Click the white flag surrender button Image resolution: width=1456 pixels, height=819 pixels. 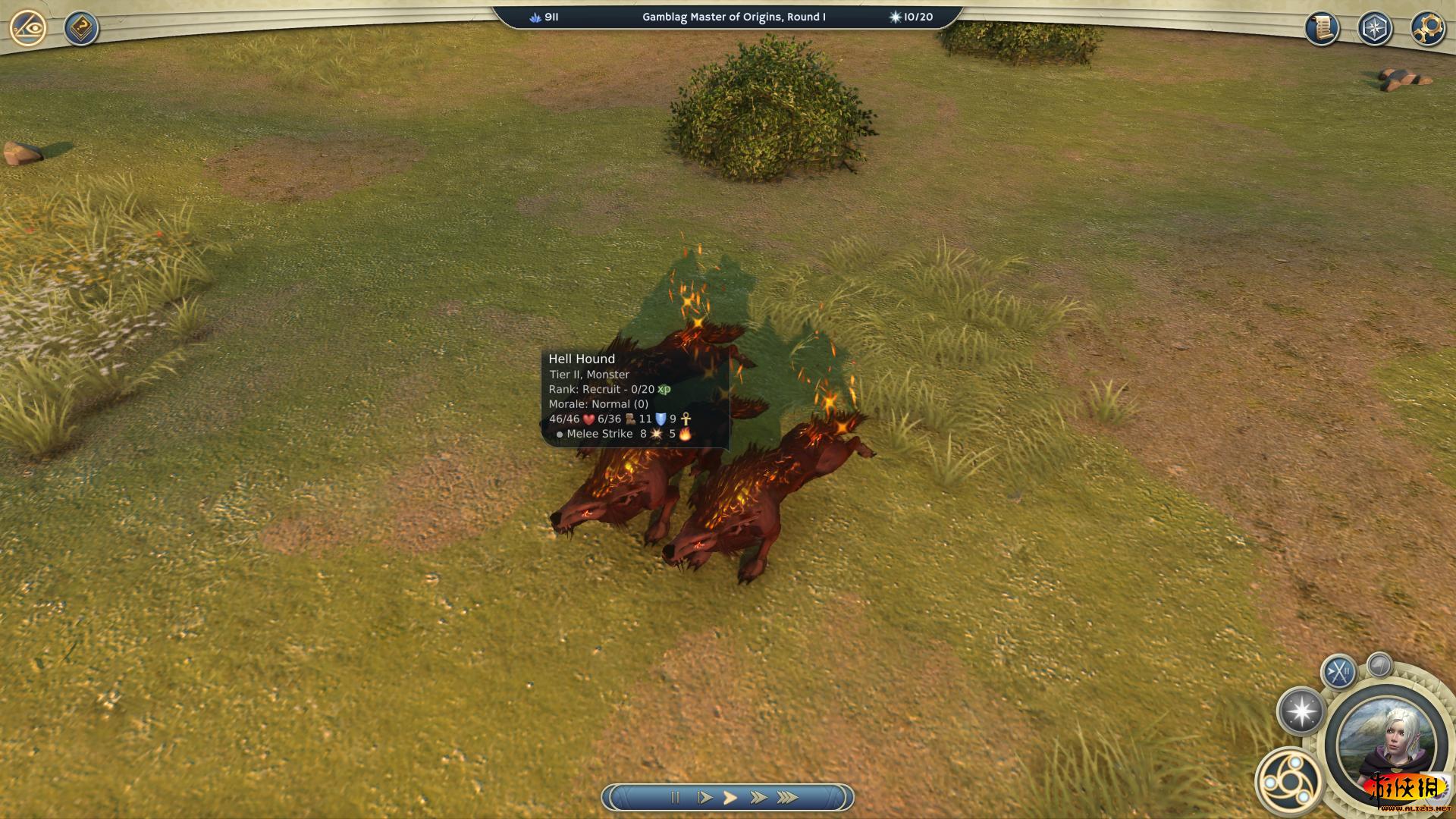[1379, 665]
